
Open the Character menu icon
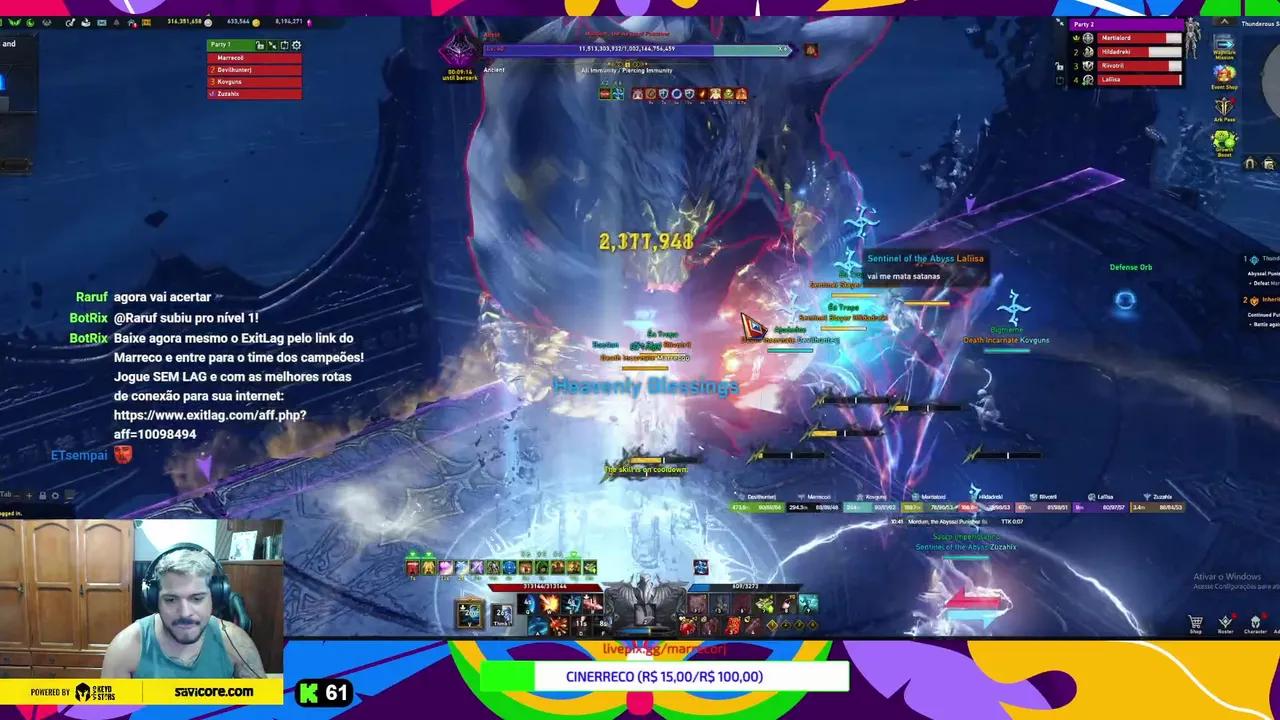coord(1255,622)
